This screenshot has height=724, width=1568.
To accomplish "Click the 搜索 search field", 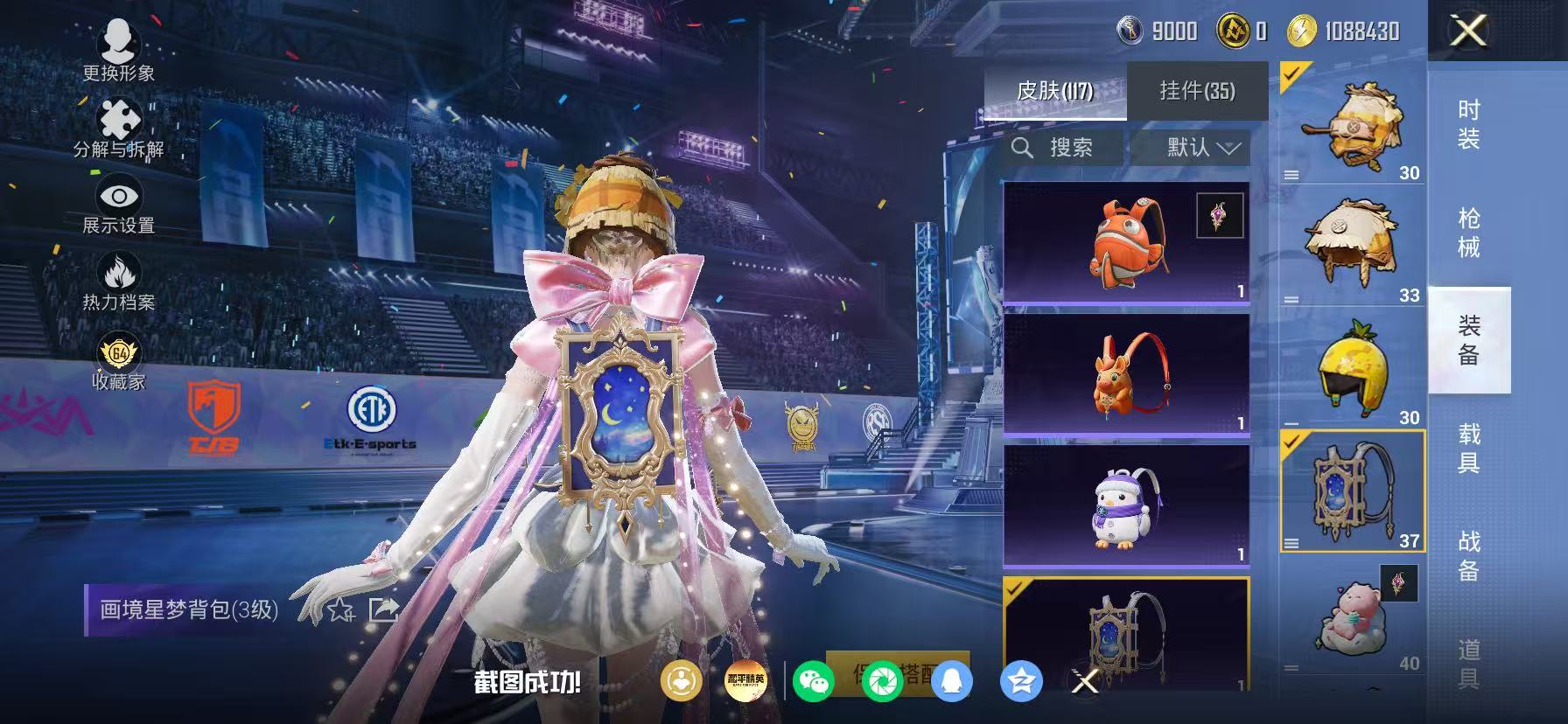I will coord(1061,147).
